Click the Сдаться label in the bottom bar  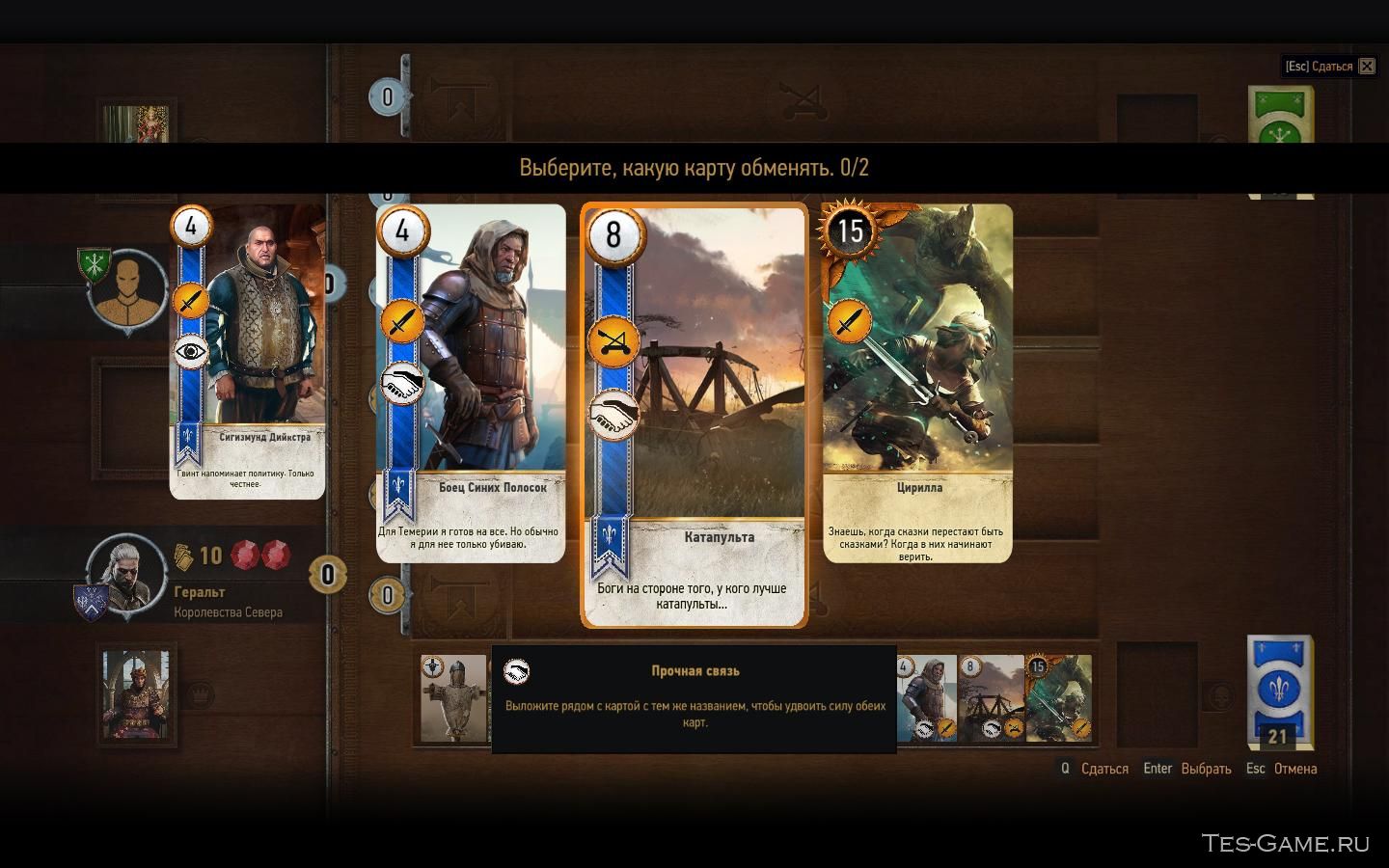click(x=1104, y=769)
